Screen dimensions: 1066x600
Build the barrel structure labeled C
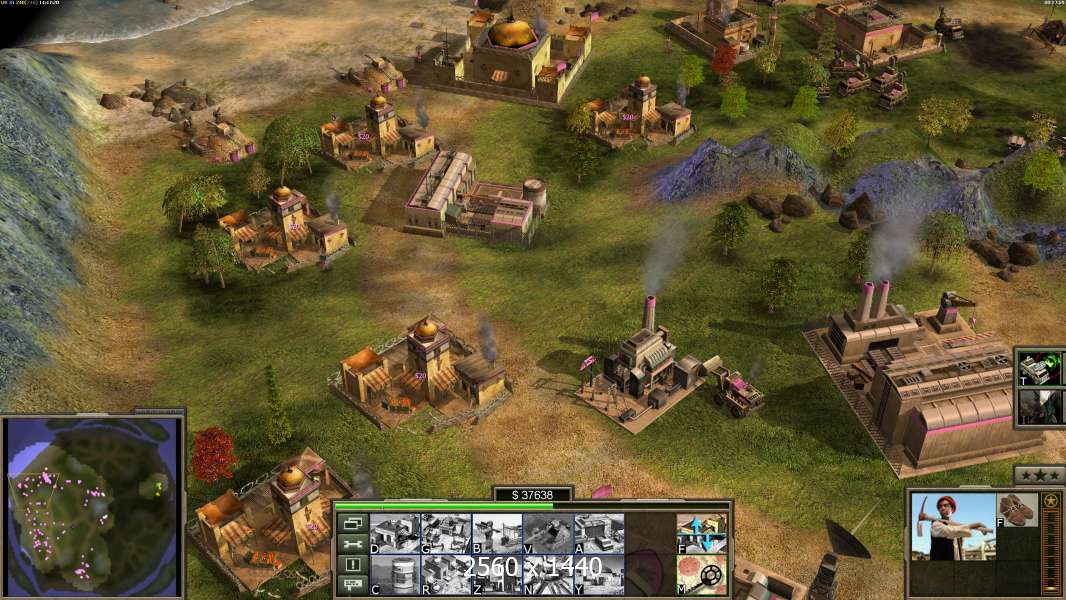click(394, 575)
